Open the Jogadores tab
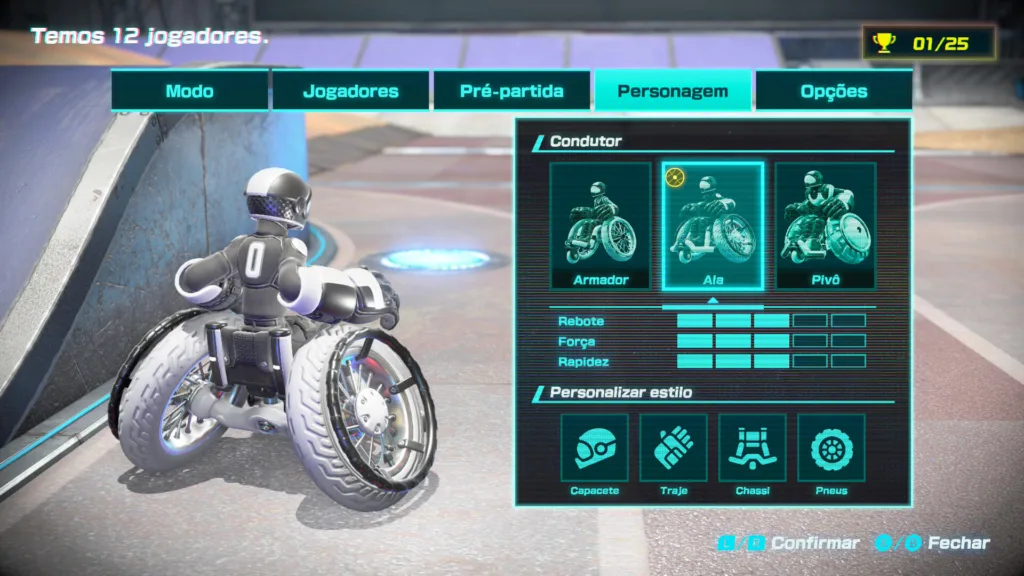 tap(350, 91)
